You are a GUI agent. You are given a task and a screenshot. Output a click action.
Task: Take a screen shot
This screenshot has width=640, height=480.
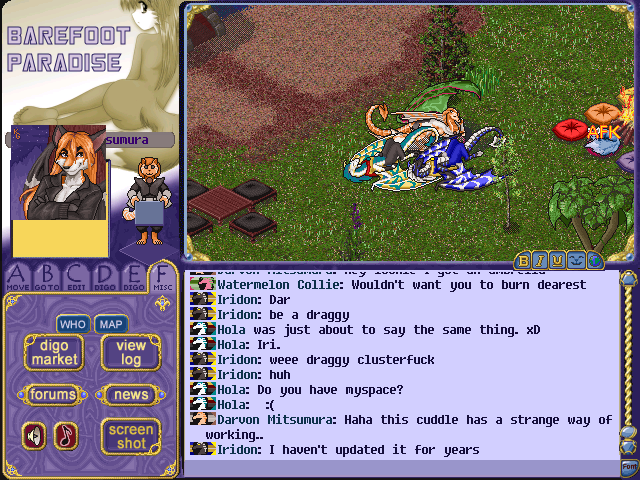tap(131, 435)
